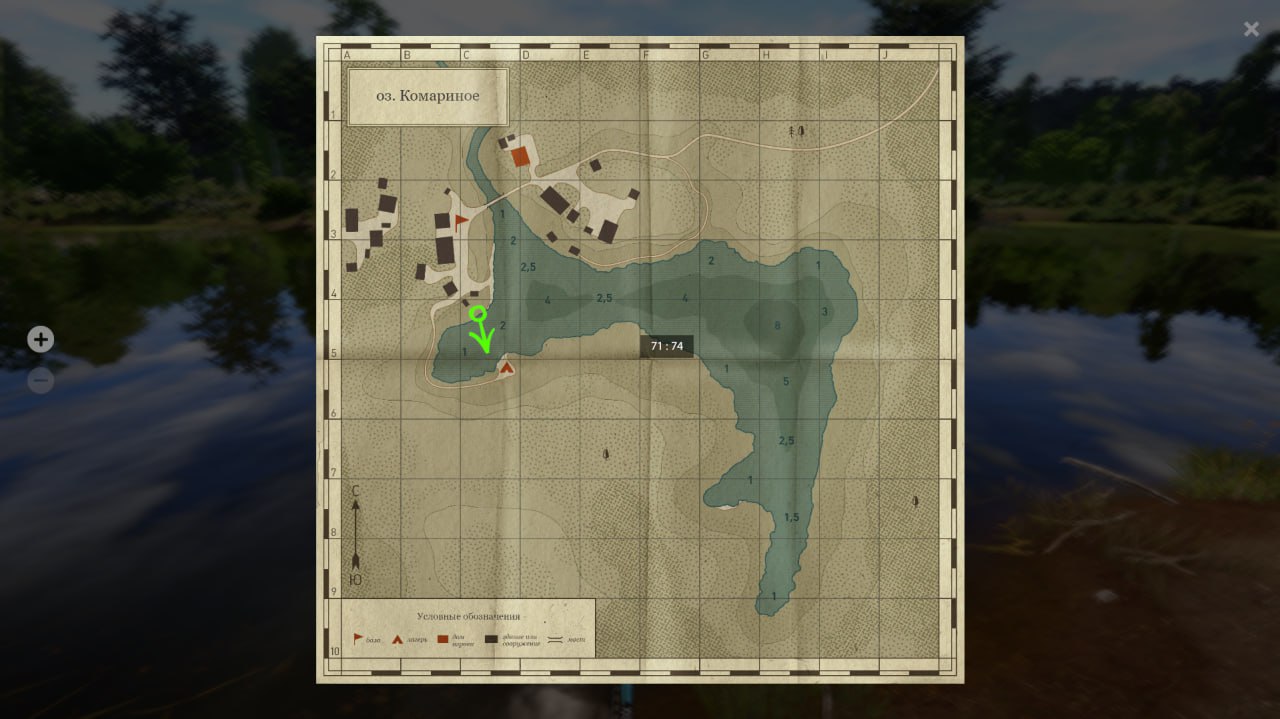This screenshot has width=1280, height=719.
Task: Select the red flag base marker
Action: [x=461, y=221]
